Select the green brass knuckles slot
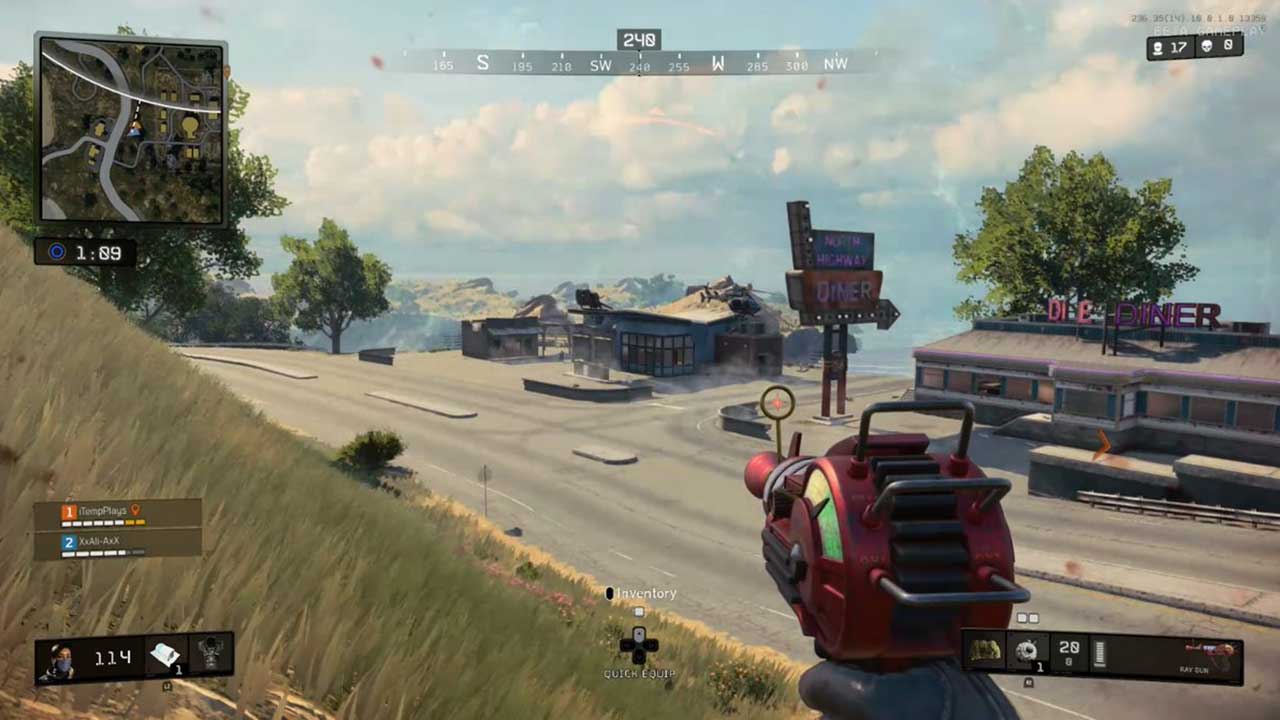Screen dimensions: 1280x720 click(984, 652)
